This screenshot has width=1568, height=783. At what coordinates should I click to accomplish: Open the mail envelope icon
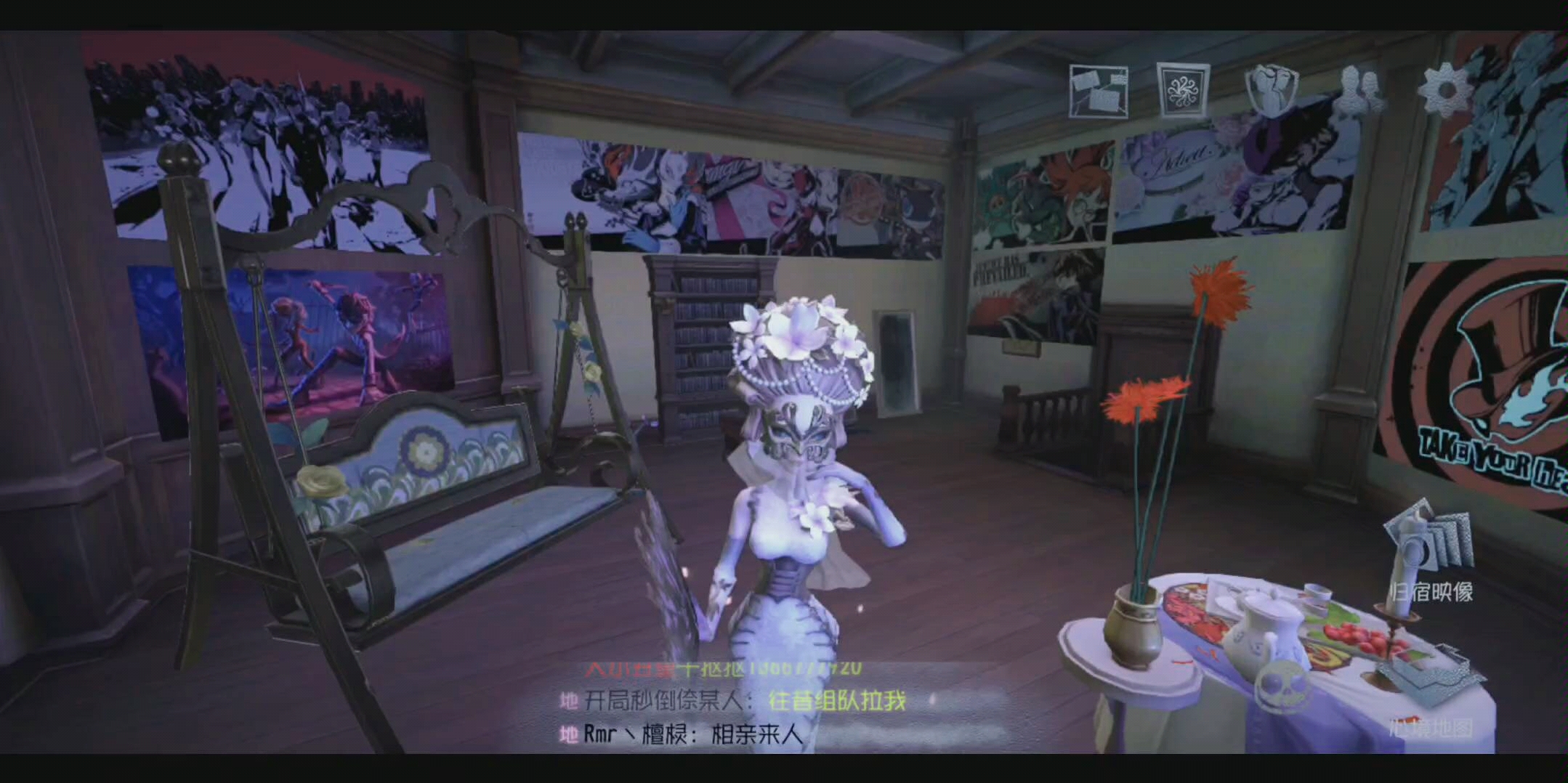[1099, 89]
